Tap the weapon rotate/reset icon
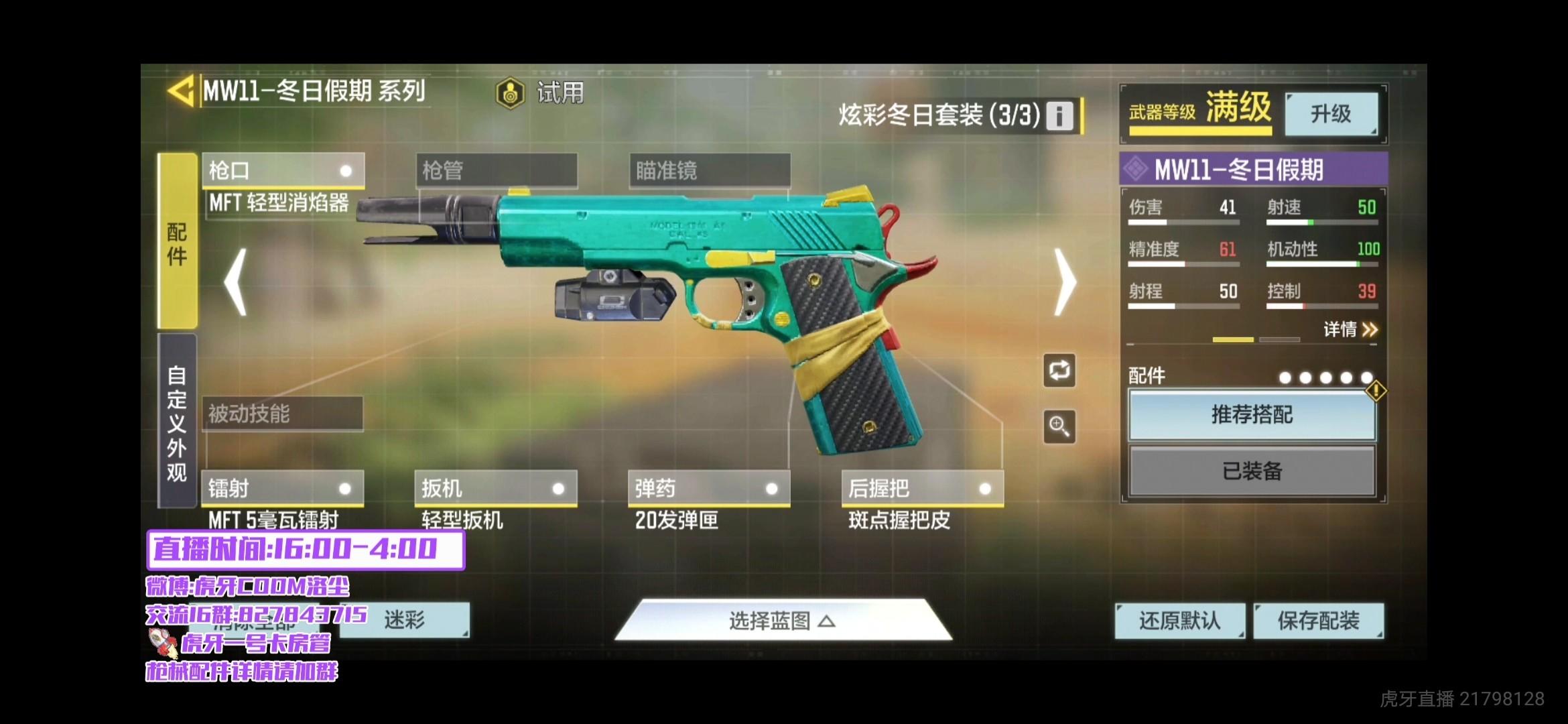Image resolution: width=1568 pixels, height=724 pixels. tap(1059, 371)
